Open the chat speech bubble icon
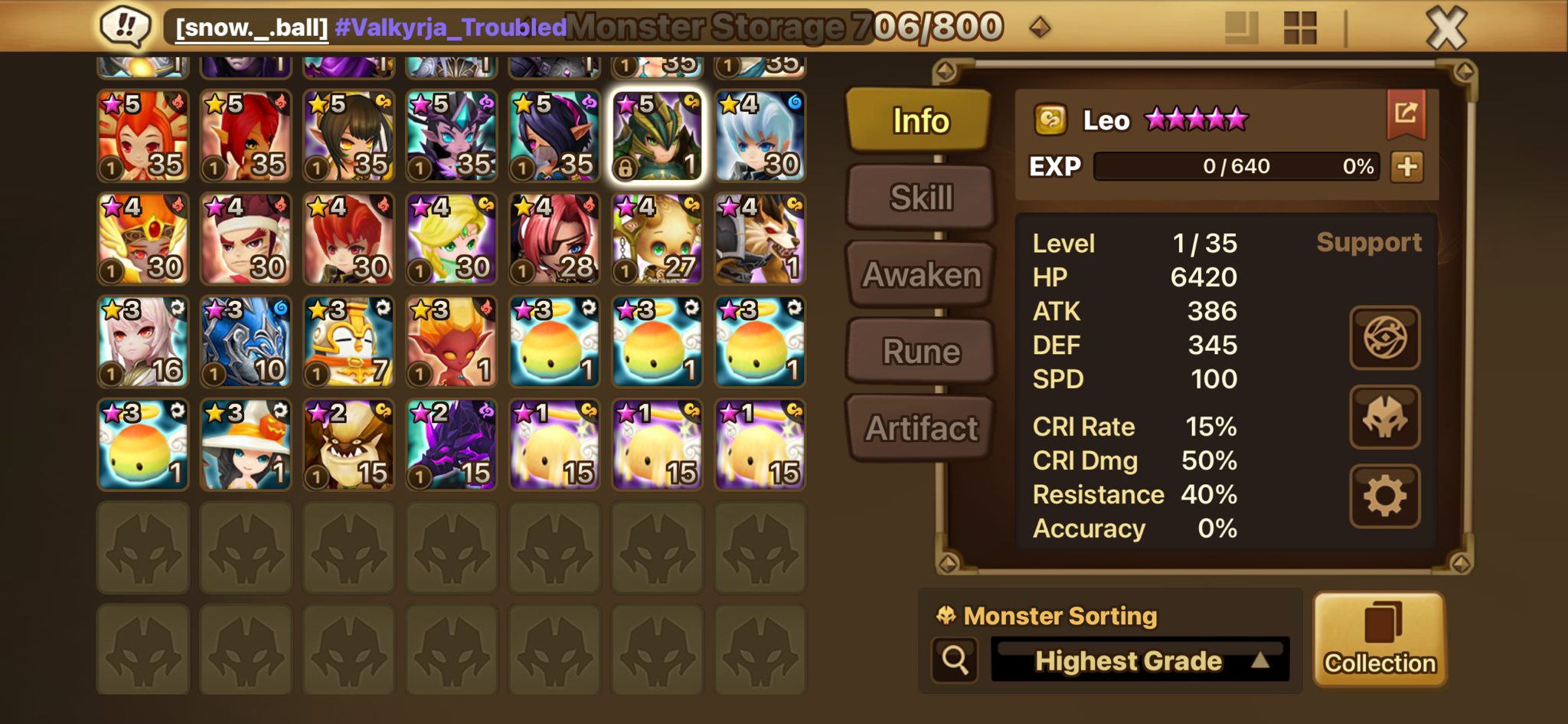Viewport: 1568px width, 724px height. [125, 26]
